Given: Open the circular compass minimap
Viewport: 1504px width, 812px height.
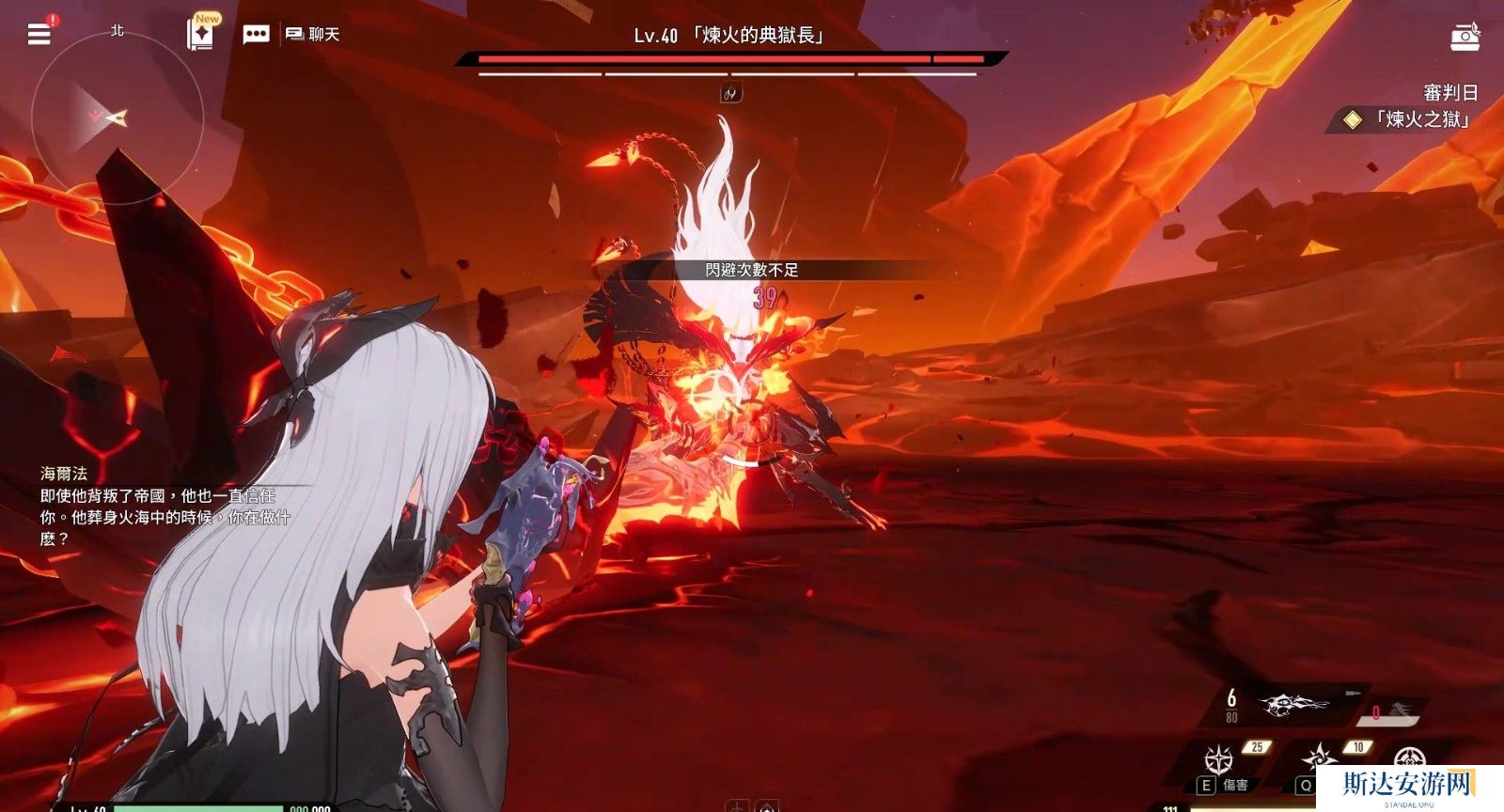Looking at the screenshot, I should pos(117,117).
